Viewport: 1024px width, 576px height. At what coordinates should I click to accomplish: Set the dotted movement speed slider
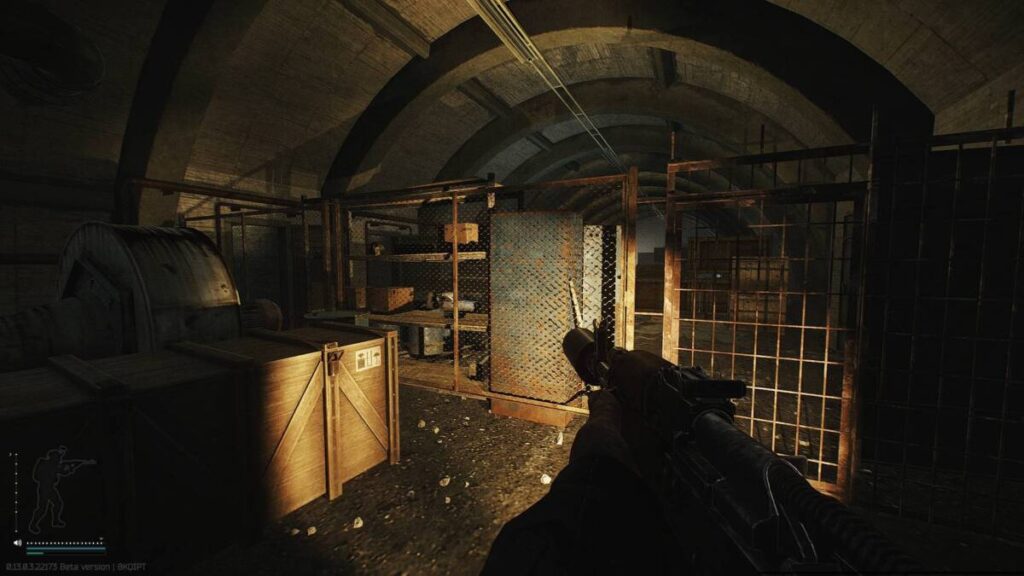click(65, 544)
